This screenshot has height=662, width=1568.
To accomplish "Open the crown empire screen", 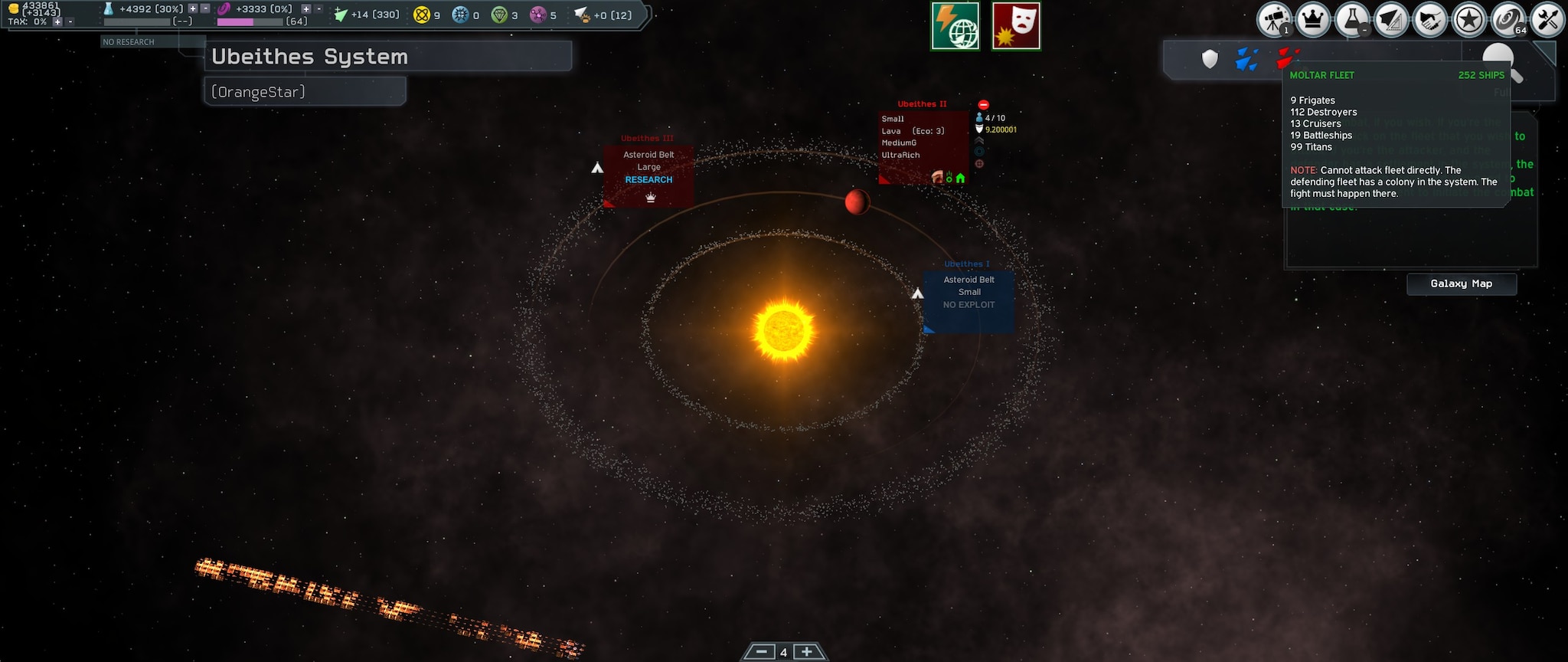I will (1312, 20).
